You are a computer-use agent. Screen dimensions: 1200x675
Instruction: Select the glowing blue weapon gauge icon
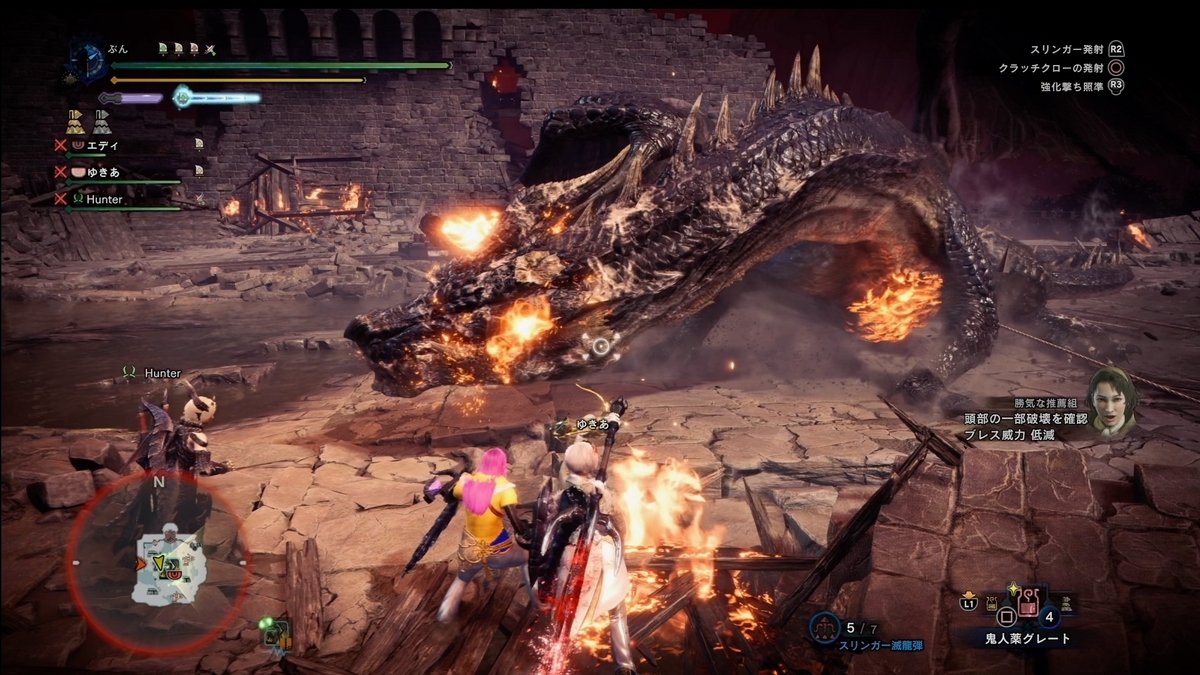click(182, 97)
